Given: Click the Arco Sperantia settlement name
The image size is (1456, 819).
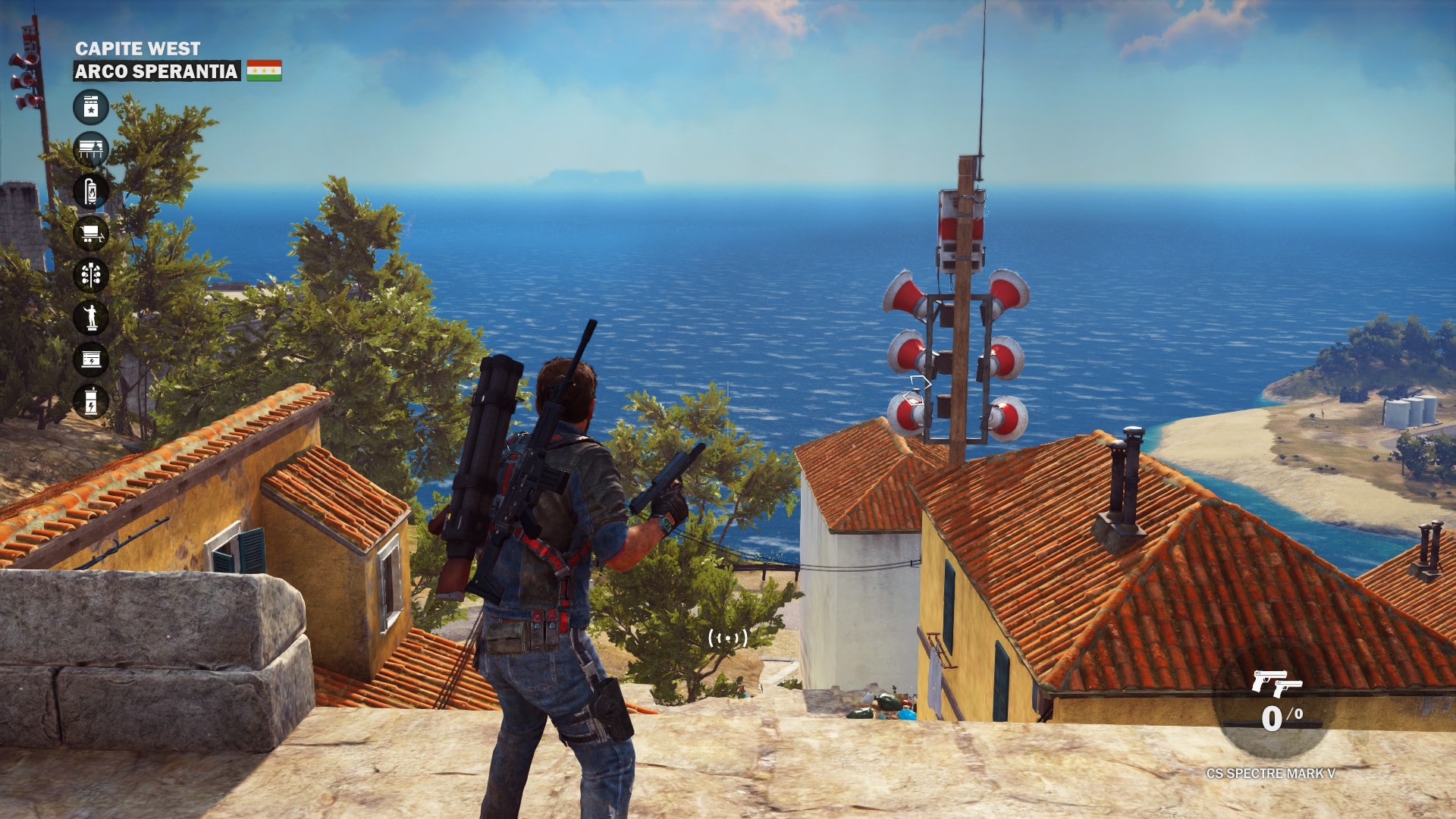Looking at the screenshot, I should coord(156,71).
